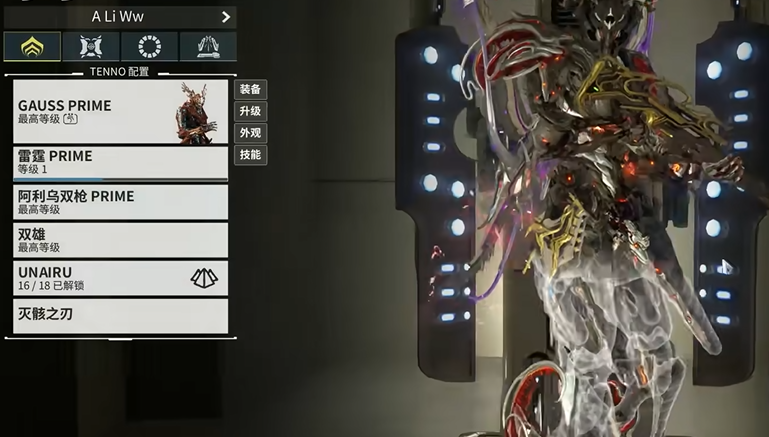Select the 双雄 melee weapon slot
The image size is (769, 437).
tap(120, 240)
